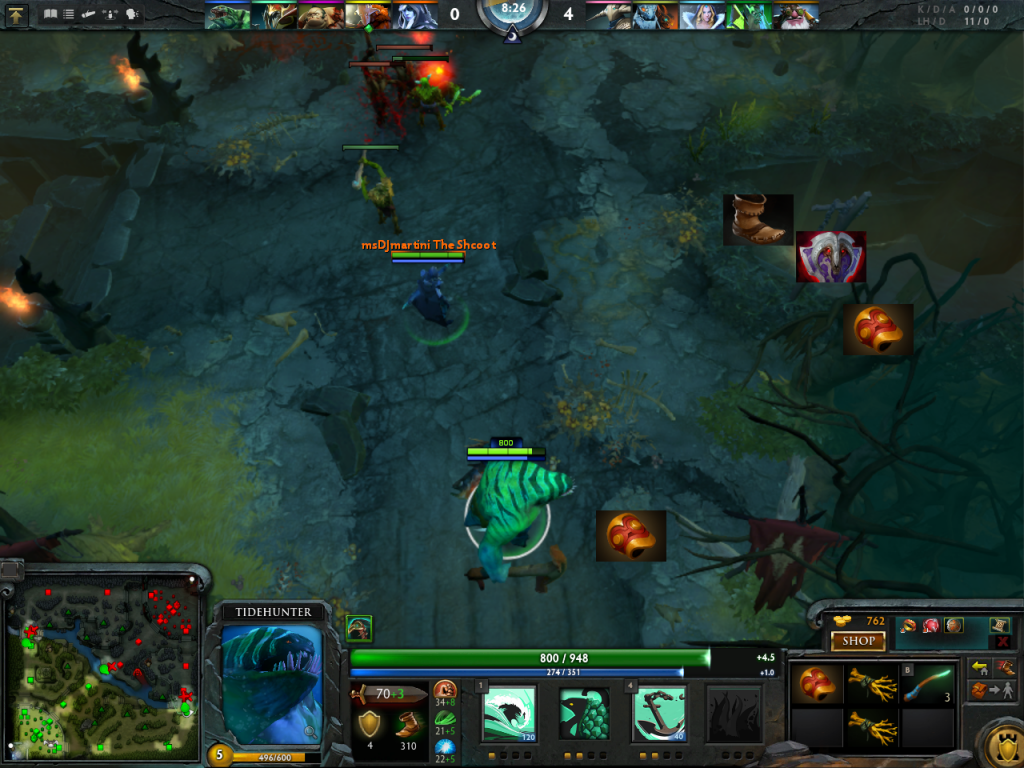Click the speech bubble icon in top bar
The width and height of the screenshot is (1024, 768).
pyautogui.click(x=131, y=15)
